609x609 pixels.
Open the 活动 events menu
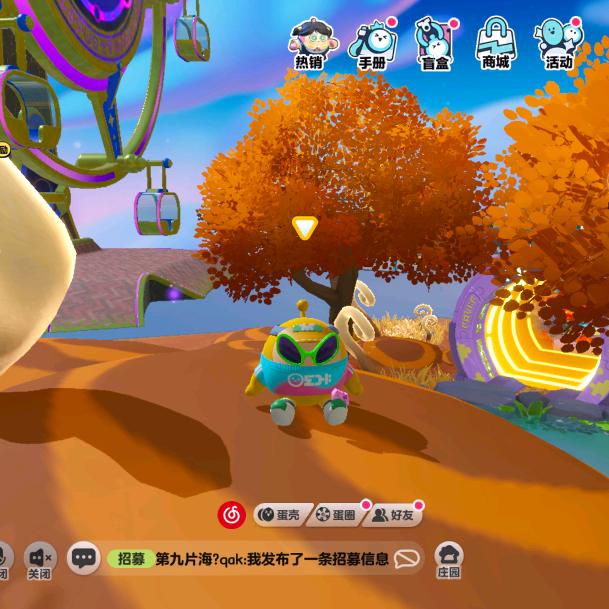tap(558, 44)
